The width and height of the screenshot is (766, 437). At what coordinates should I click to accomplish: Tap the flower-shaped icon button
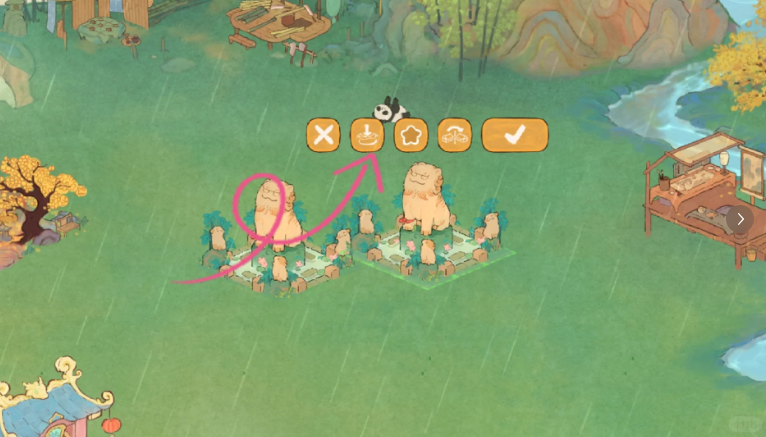(x=411, y=135)
